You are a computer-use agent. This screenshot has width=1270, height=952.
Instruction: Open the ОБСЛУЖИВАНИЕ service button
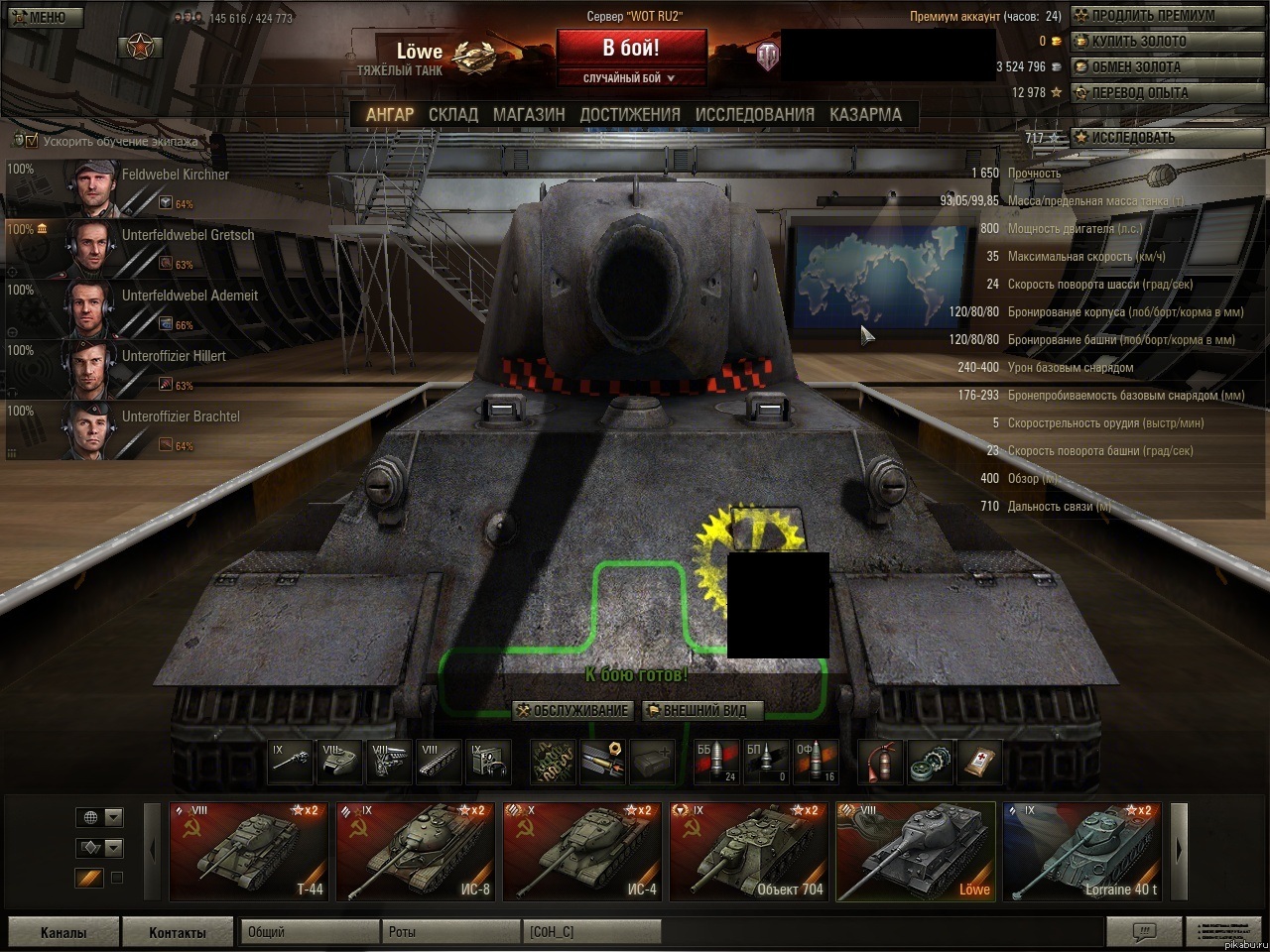573,710
